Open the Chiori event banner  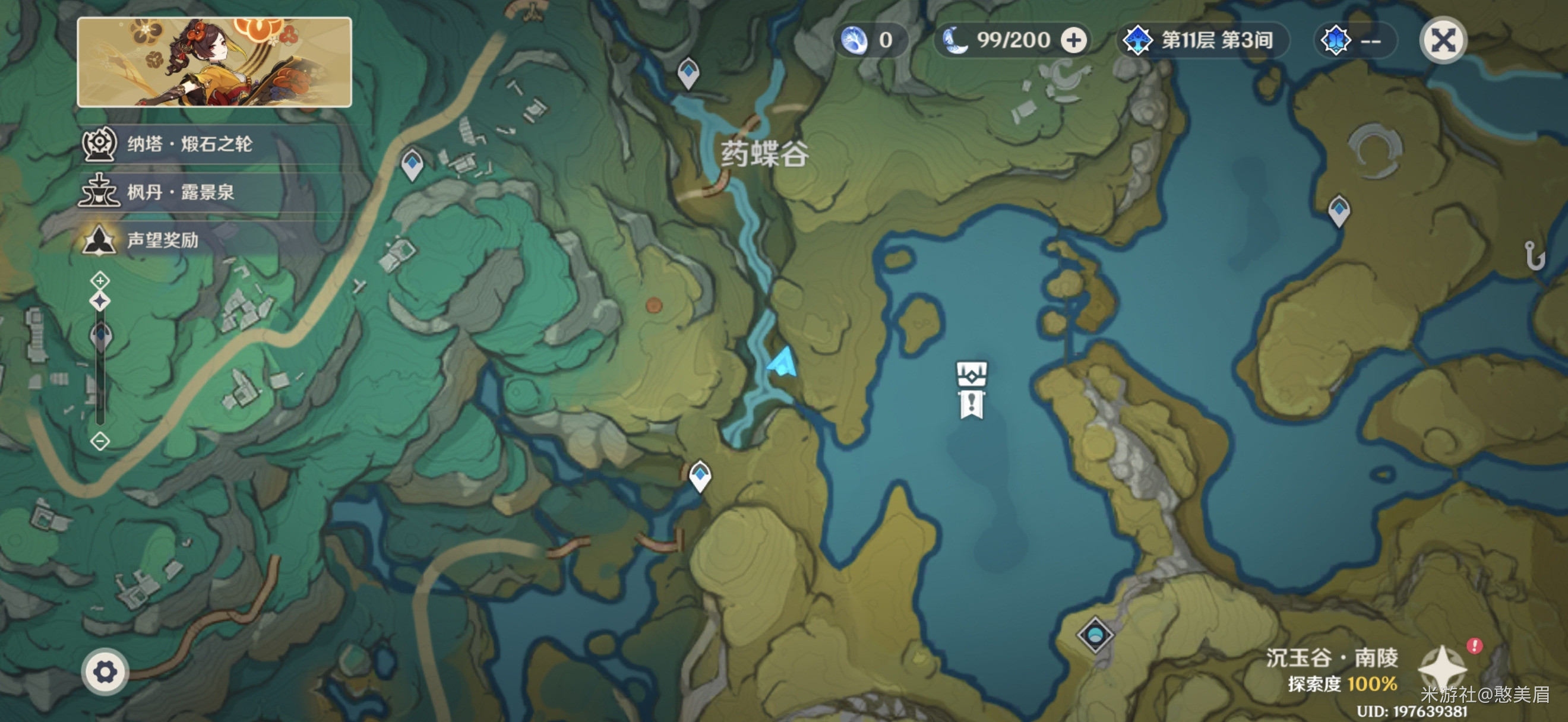tap(214, 62)
